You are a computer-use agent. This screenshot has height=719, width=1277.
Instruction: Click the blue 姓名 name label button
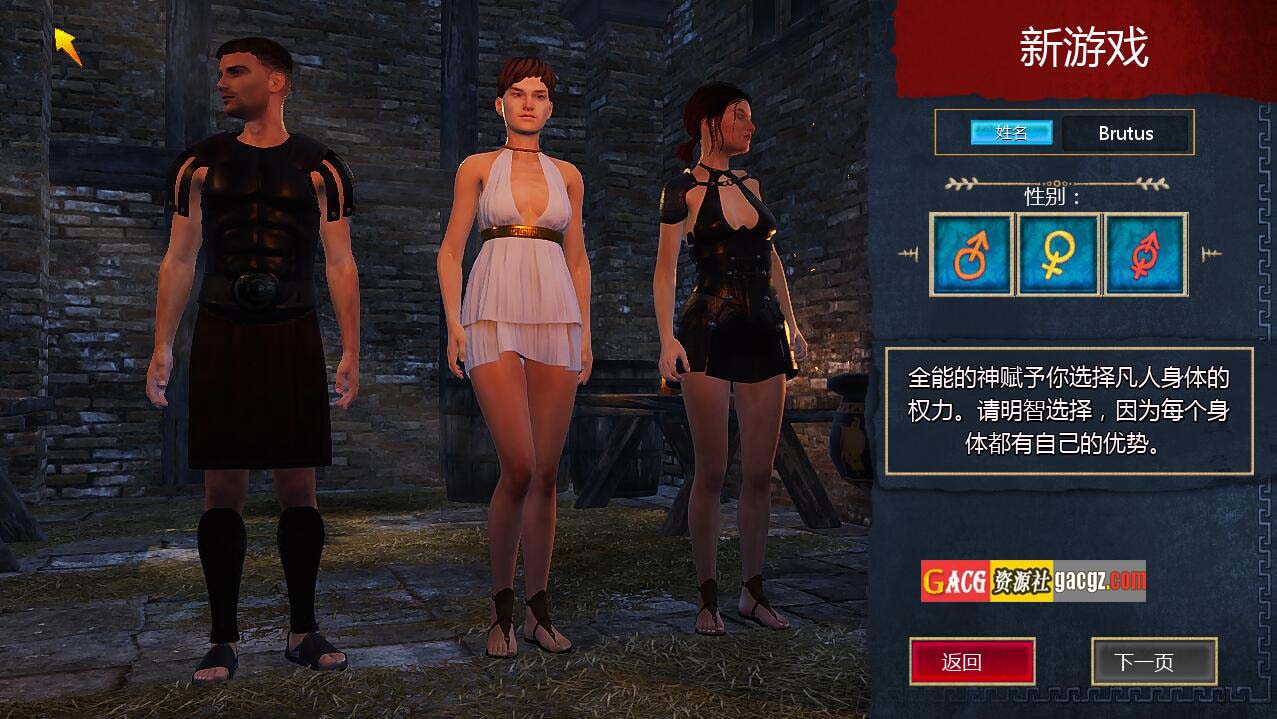point(1011,133)
